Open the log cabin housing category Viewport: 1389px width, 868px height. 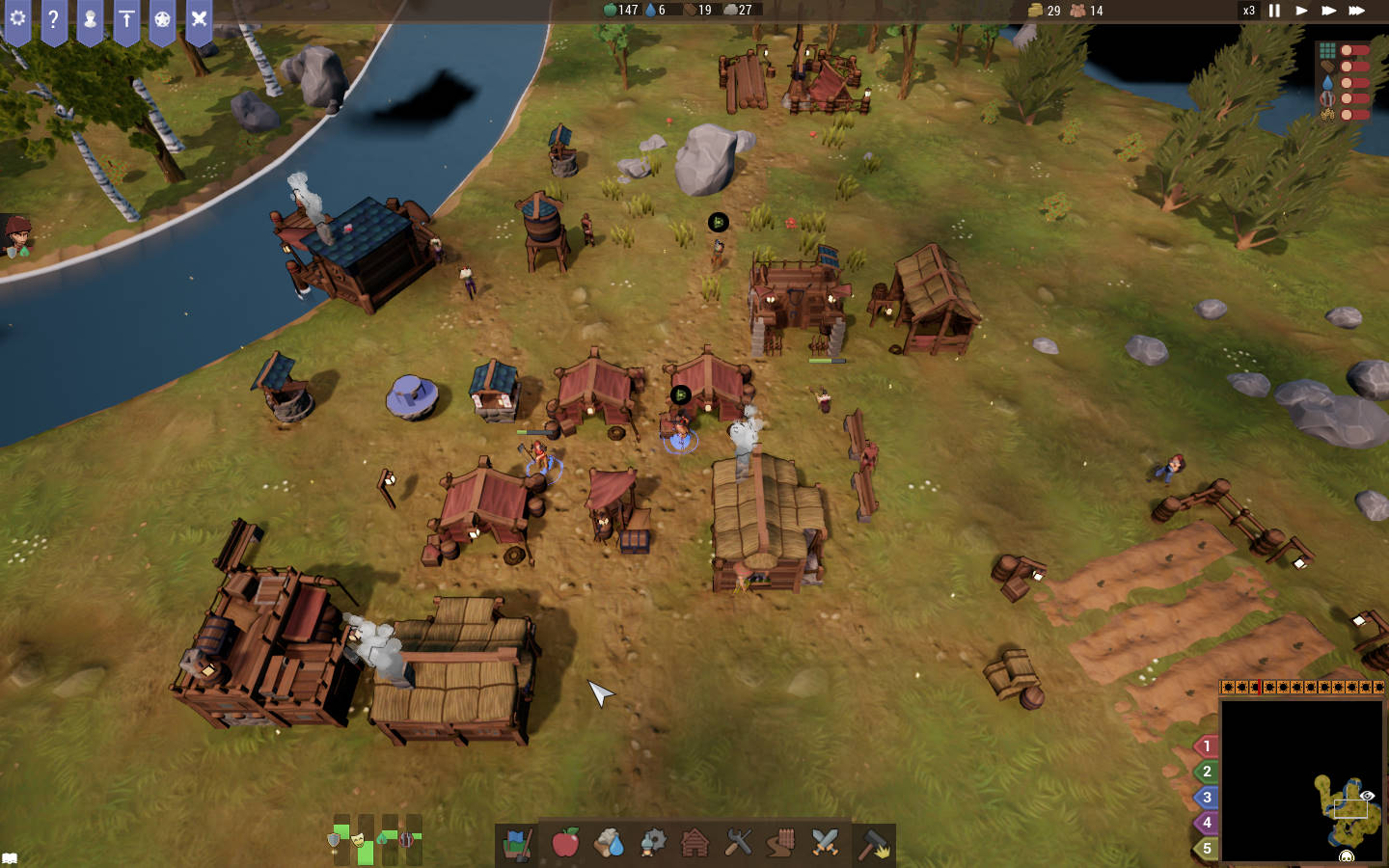[695, 844]
